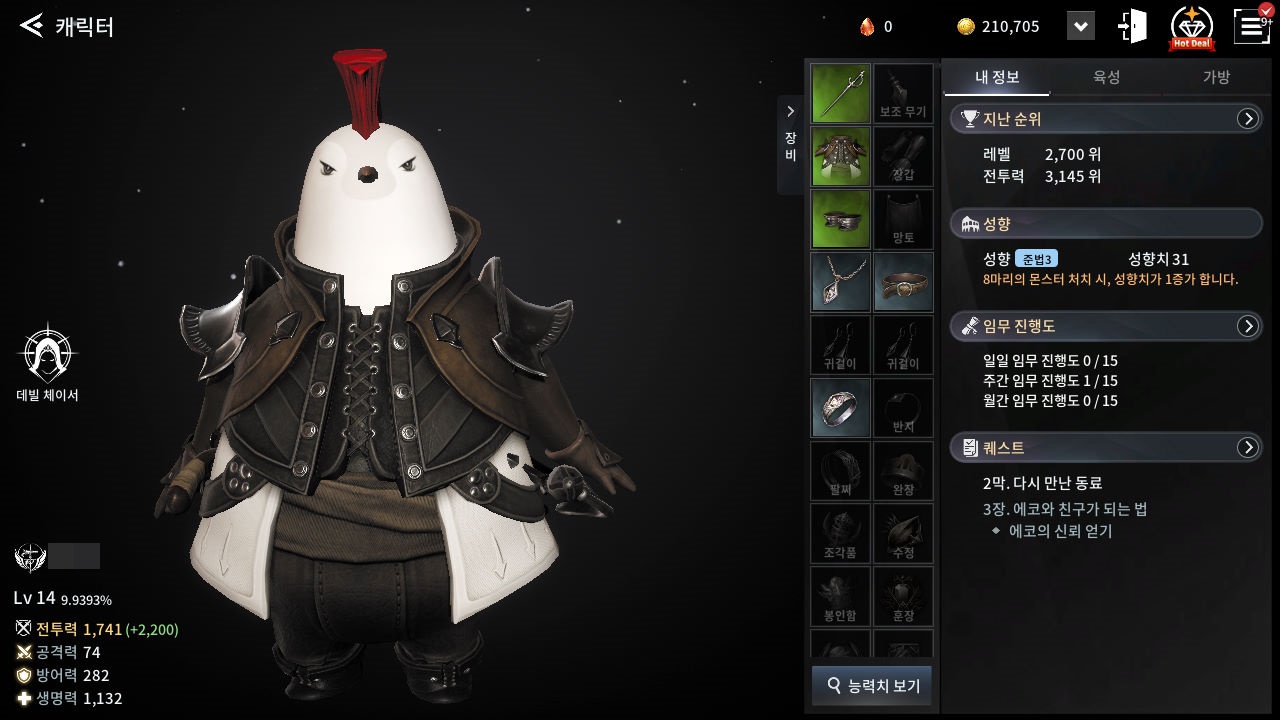
Task: Open the Hot Deal shop
Action: [1192, 27]
